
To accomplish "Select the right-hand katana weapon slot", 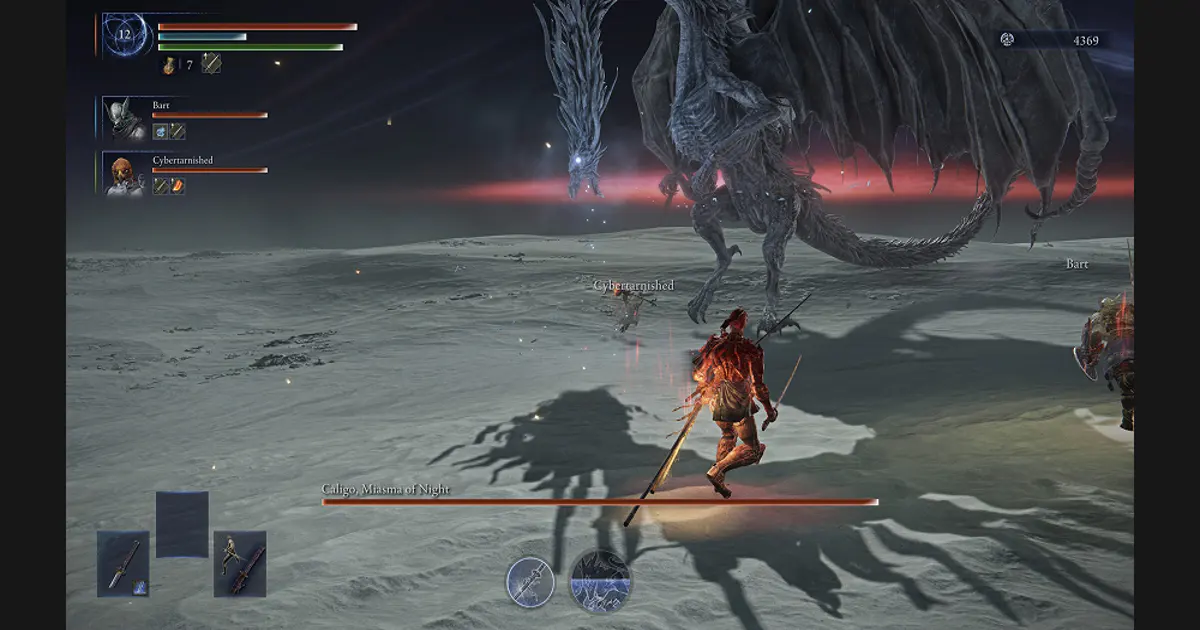I will [240, 564].
